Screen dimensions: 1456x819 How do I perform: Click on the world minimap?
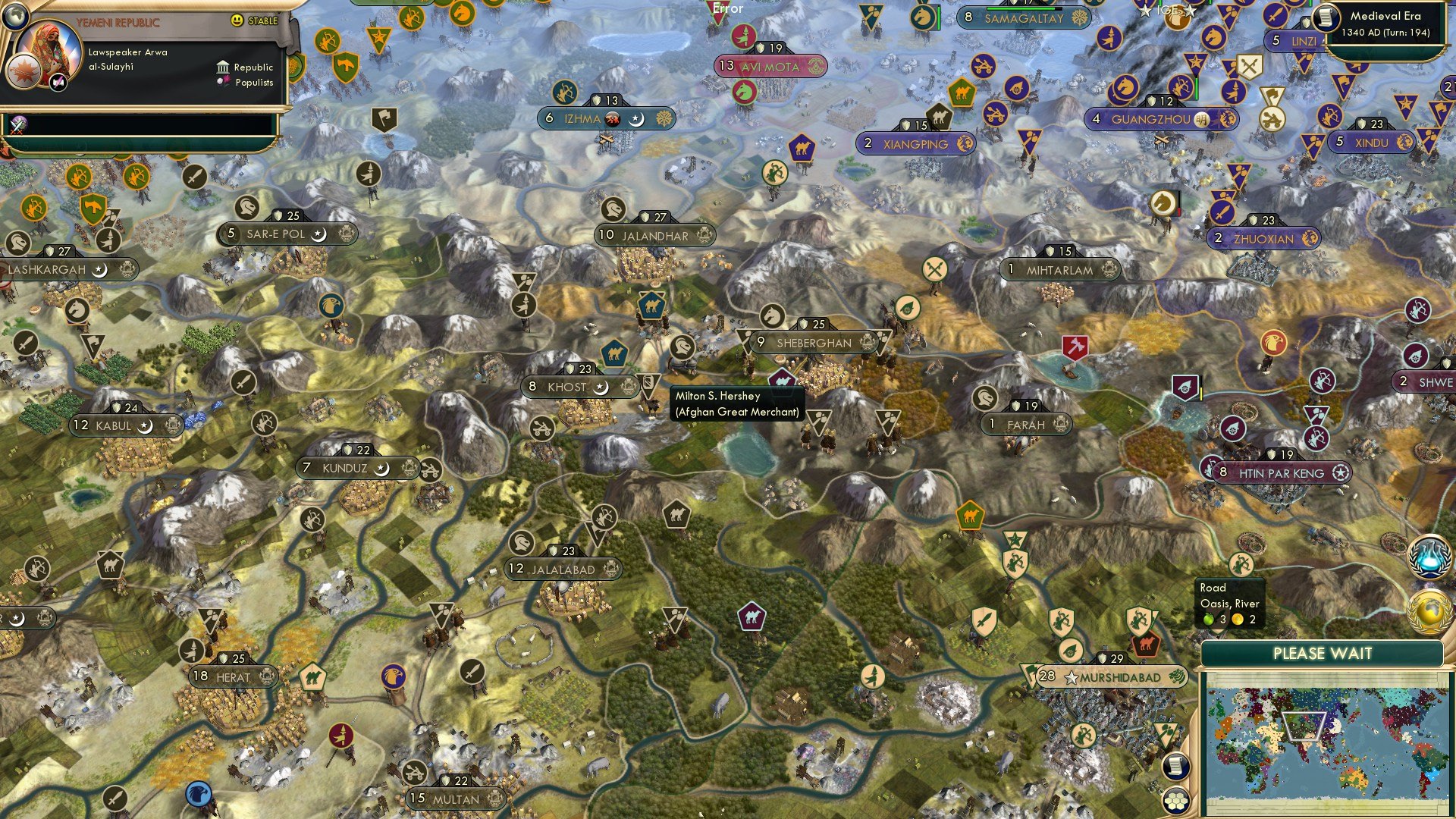(1323, 742)
